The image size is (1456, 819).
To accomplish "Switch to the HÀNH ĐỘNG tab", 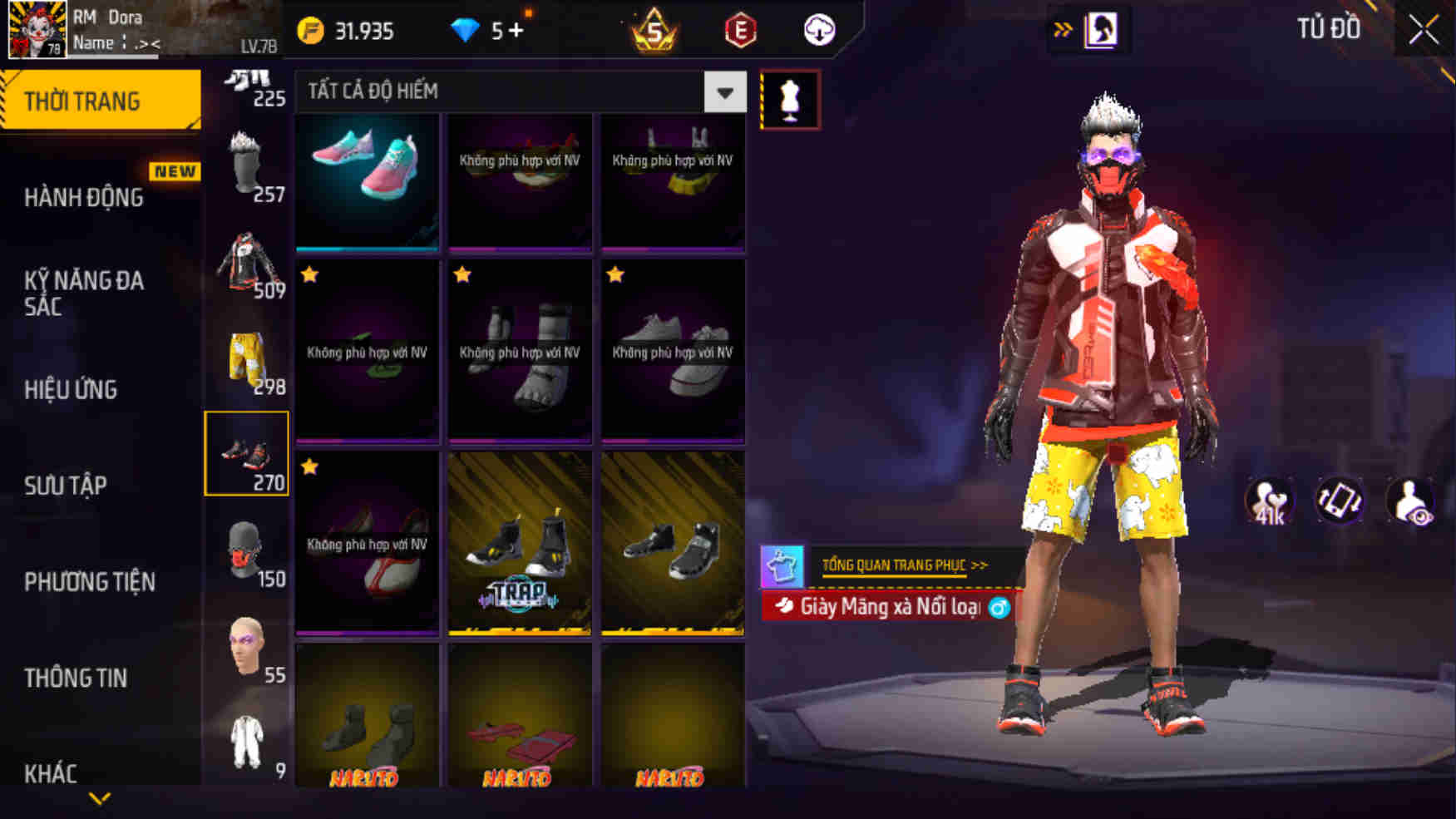I will [83, 198].
